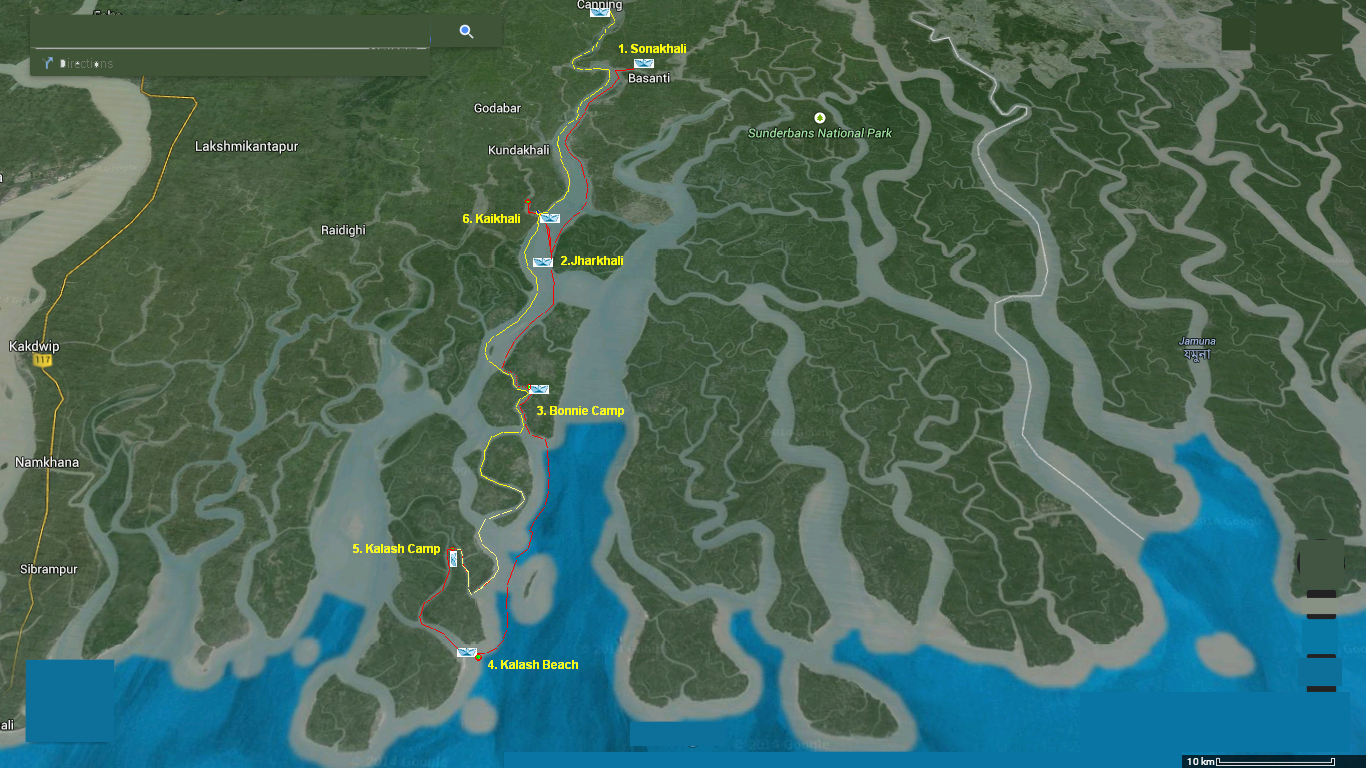The height and width of the screenshot is (768, 1366).
Task: Click the search magnifier icon
Action: [465, 31]
